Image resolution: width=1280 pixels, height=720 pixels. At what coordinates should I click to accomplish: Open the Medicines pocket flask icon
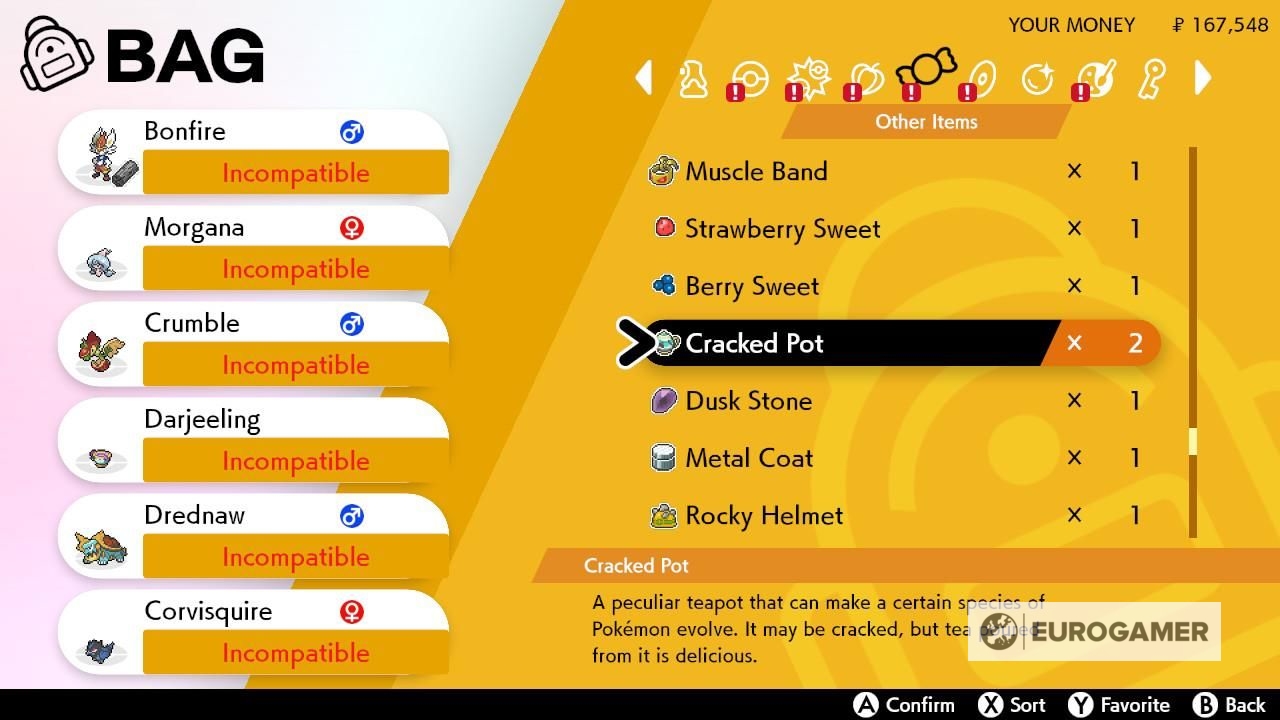(695, 78)
